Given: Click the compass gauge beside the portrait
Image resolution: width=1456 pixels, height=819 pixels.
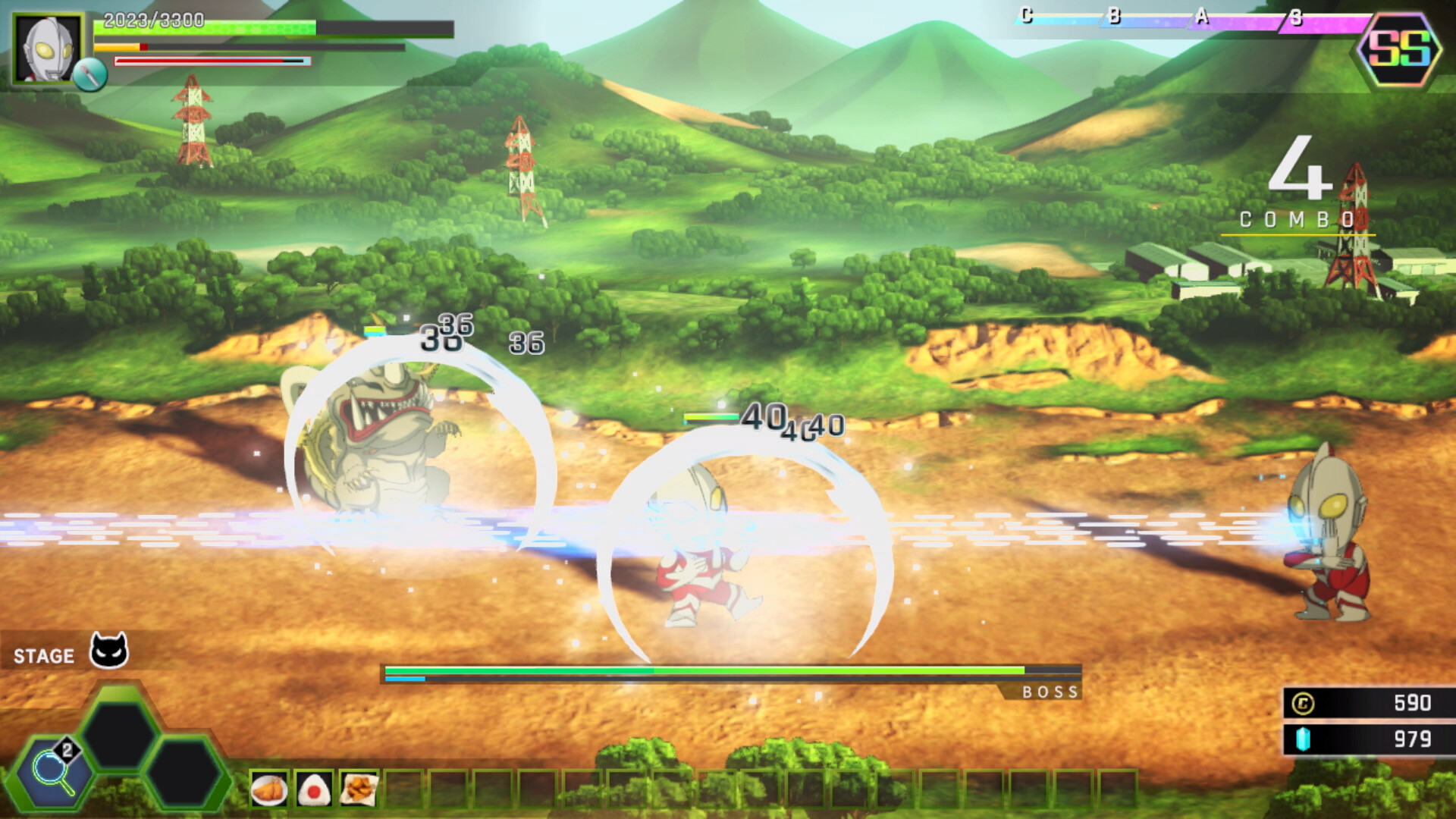Looking at the screenshot, I should (x=91, y=74).
